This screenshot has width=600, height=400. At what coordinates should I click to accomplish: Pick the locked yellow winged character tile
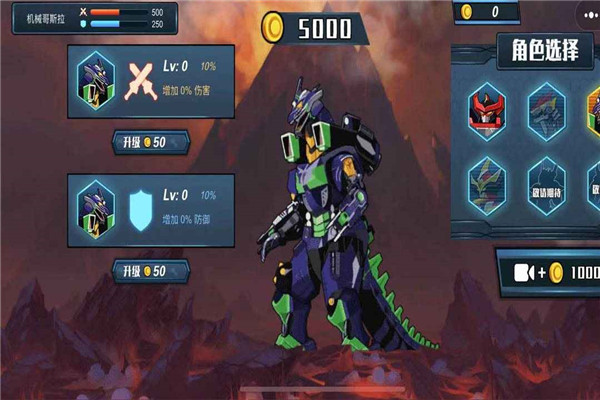(x=487, y=182)
